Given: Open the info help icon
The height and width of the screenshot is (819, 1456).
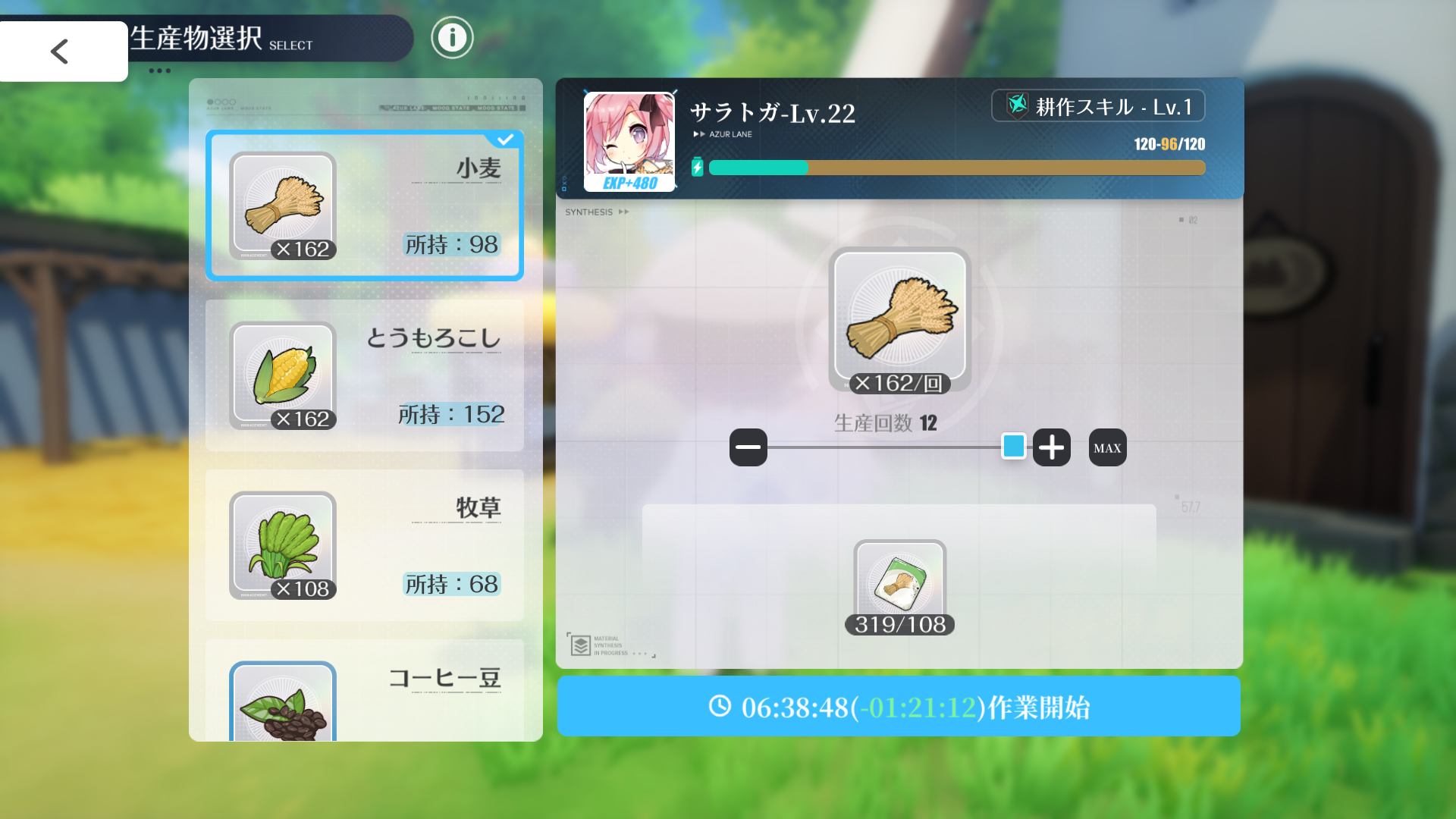Looking at the screenshot, I should tap(452, 37).
